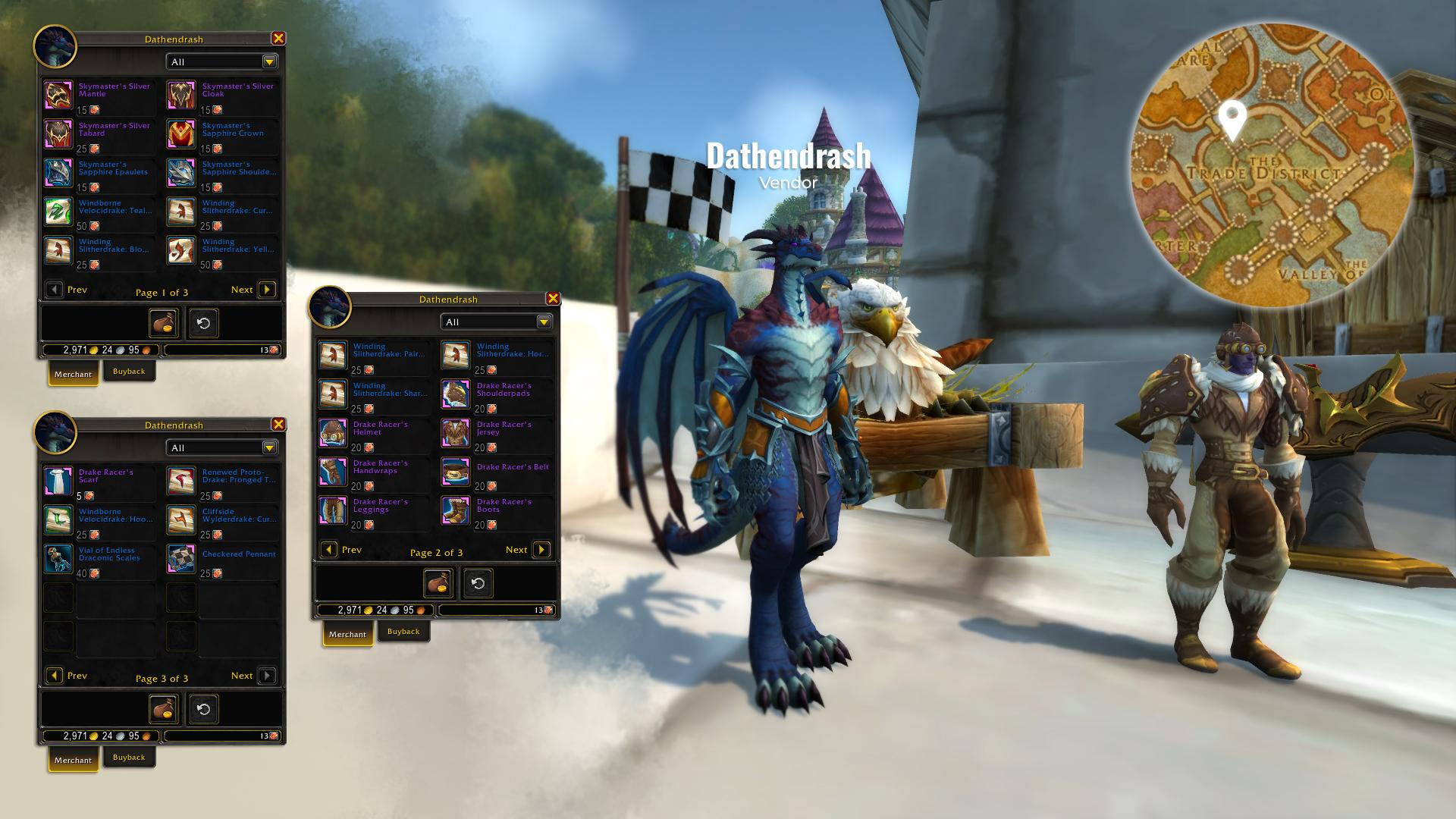Purchase the Drake Racer's Helmet

click(333, 433)
